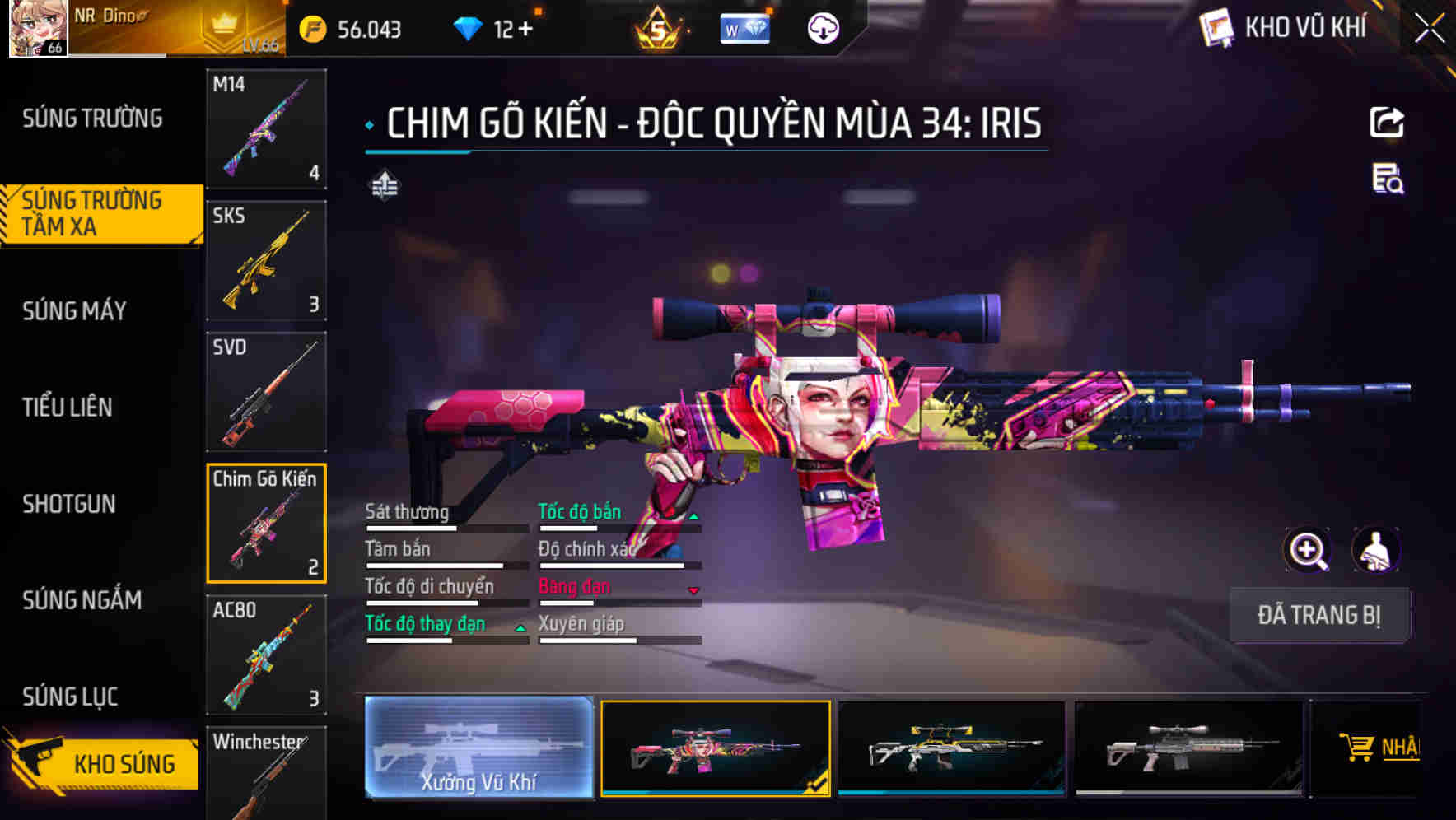Open the weapon upgrade stats icon below the title
This screenshot has width=1456, height=820.
click(384, 186)
